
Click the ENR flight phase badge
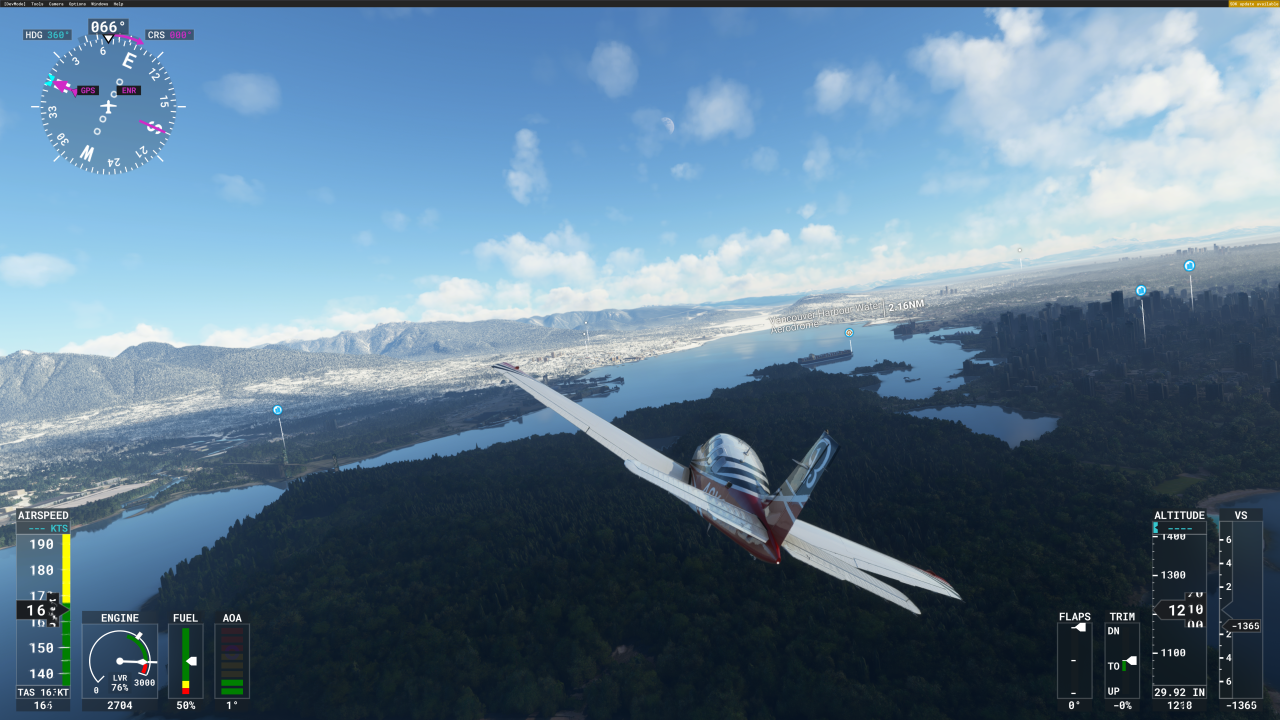point(129,90)
